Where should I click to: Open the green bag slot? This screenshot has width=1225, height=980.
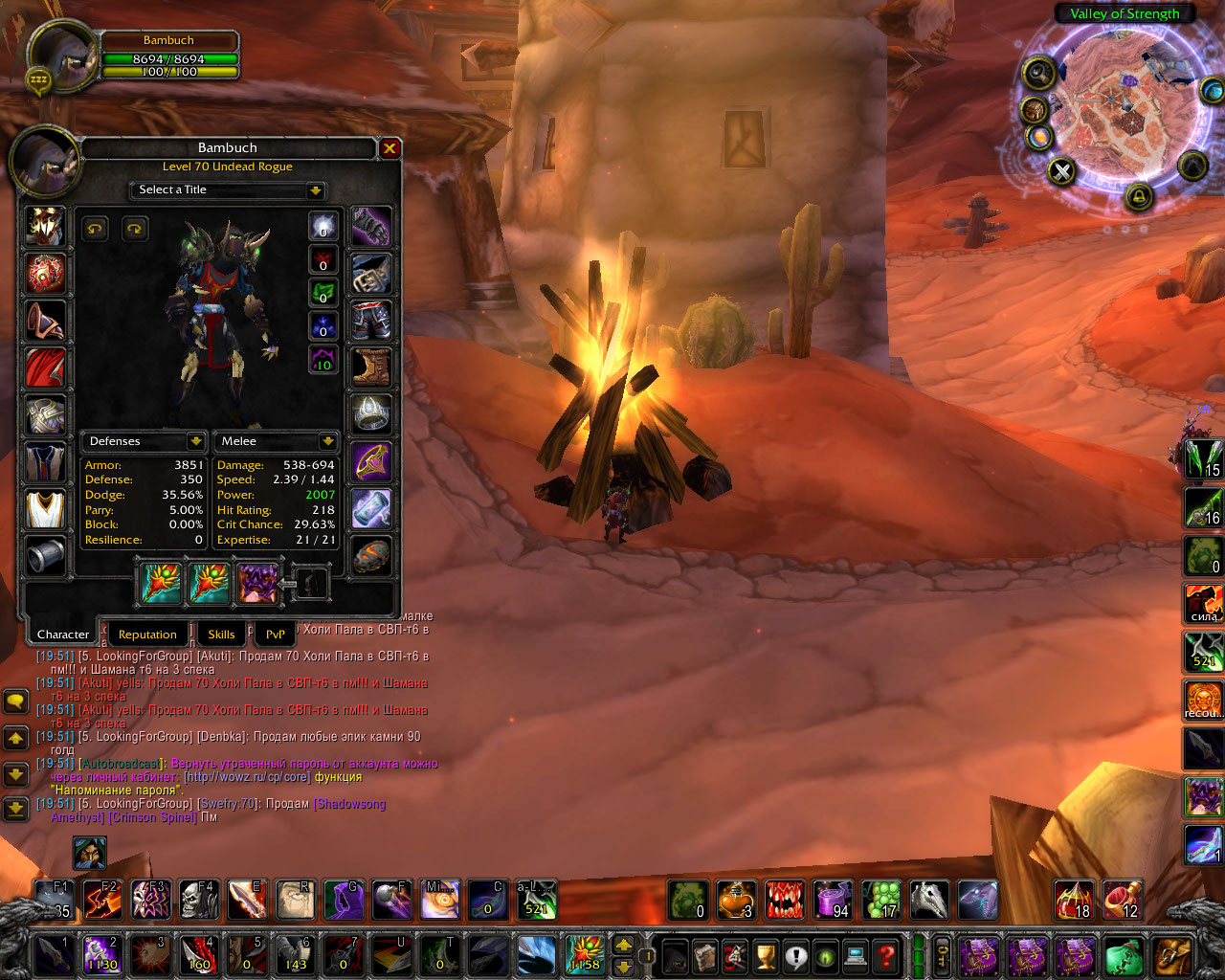click(x=1123, y=956)
